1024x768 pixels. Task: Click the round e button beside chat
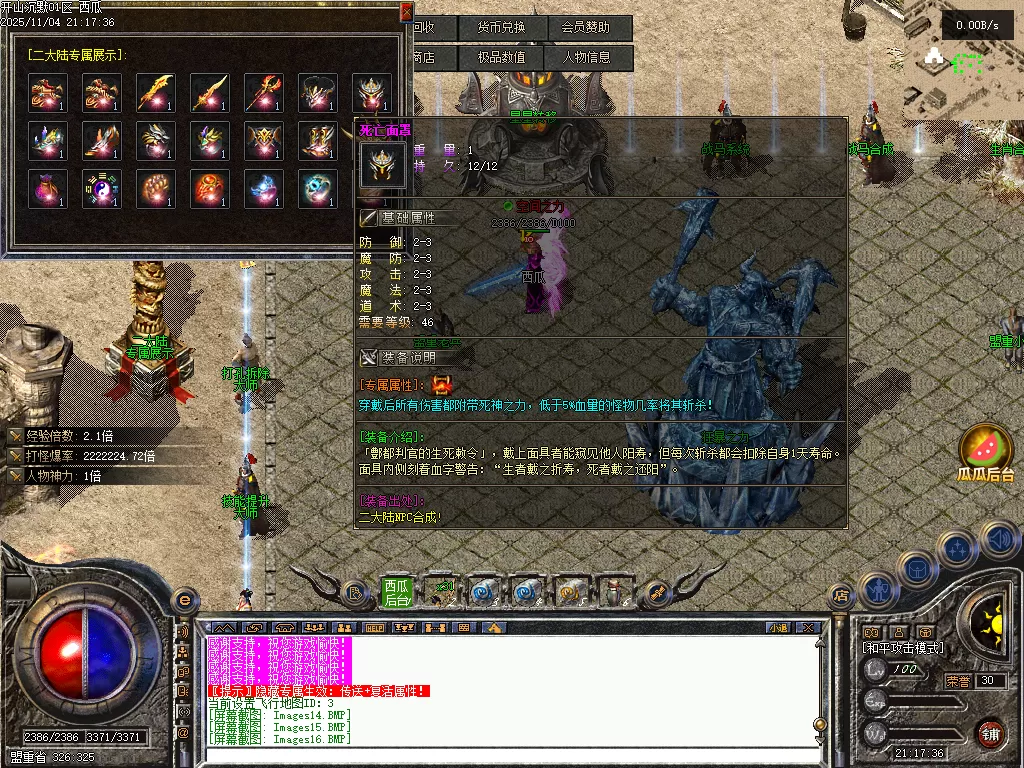[183, 600]
